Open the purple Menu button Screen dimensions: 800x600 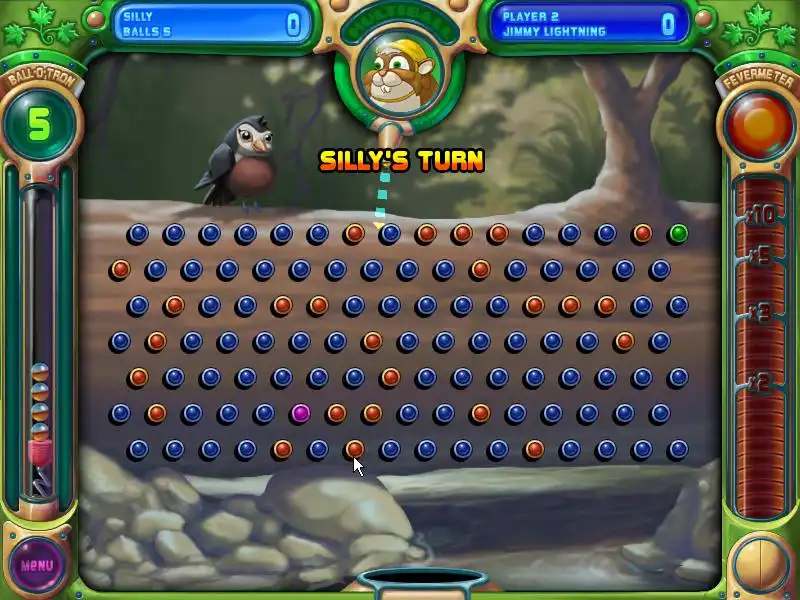point(37,564)
